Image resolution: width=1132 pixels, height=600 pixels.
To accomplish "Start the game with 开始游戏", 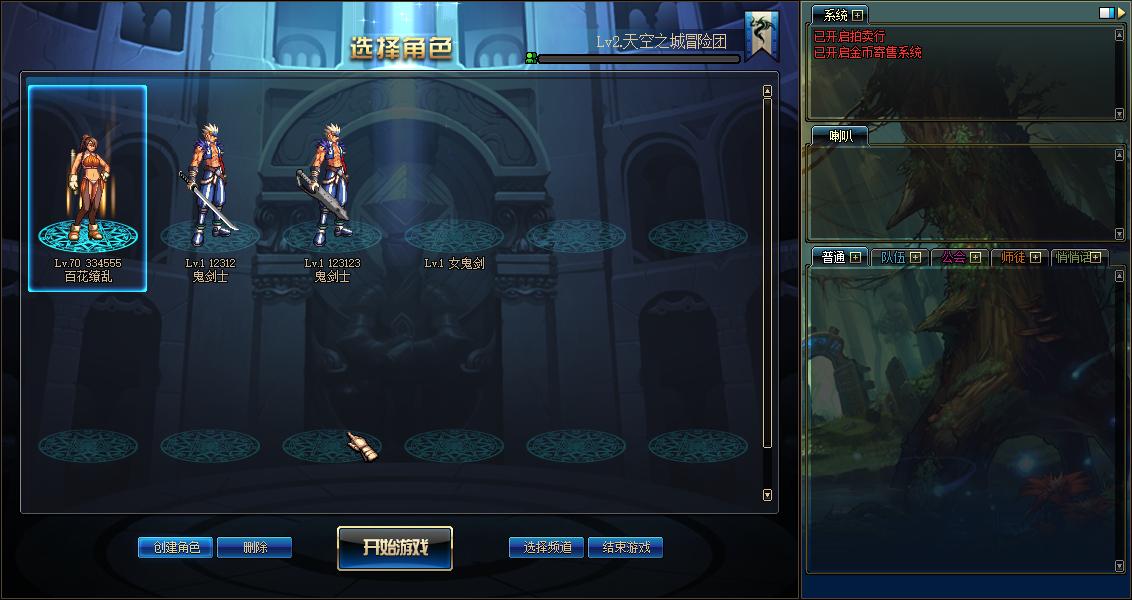I will (x=395, y=548).
